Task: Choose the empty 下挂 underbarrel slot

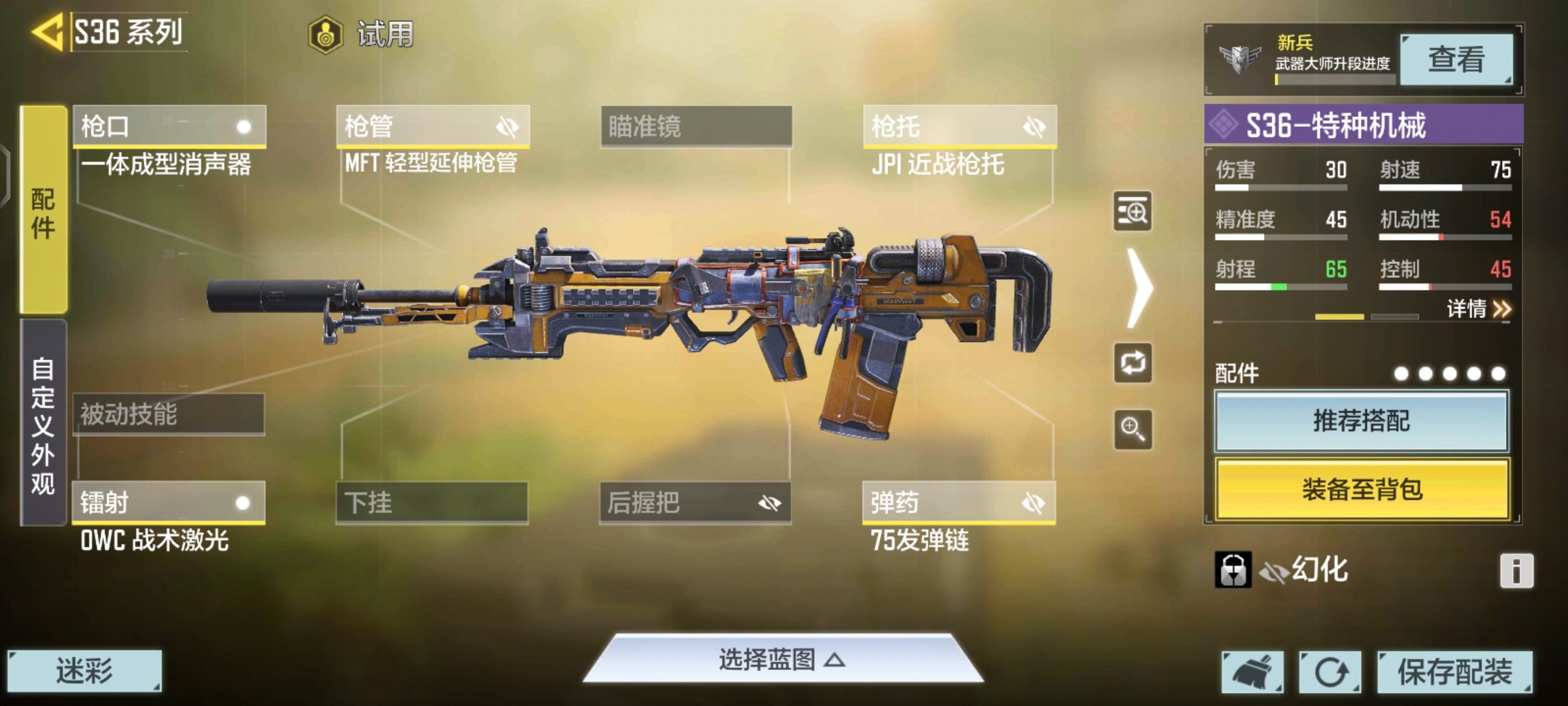Action: point(432,502)
